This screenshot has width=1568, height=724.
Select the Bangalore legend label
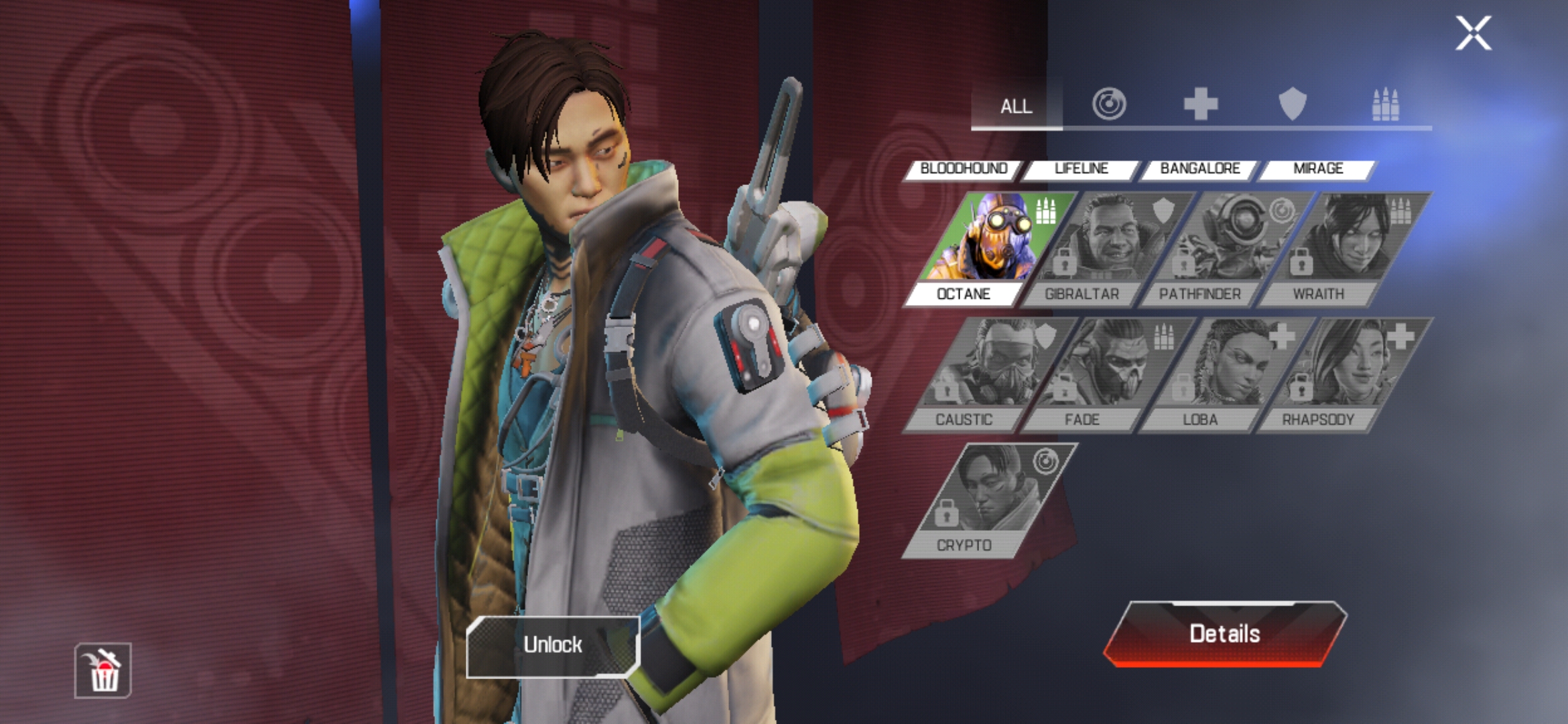coord(1200,169)
